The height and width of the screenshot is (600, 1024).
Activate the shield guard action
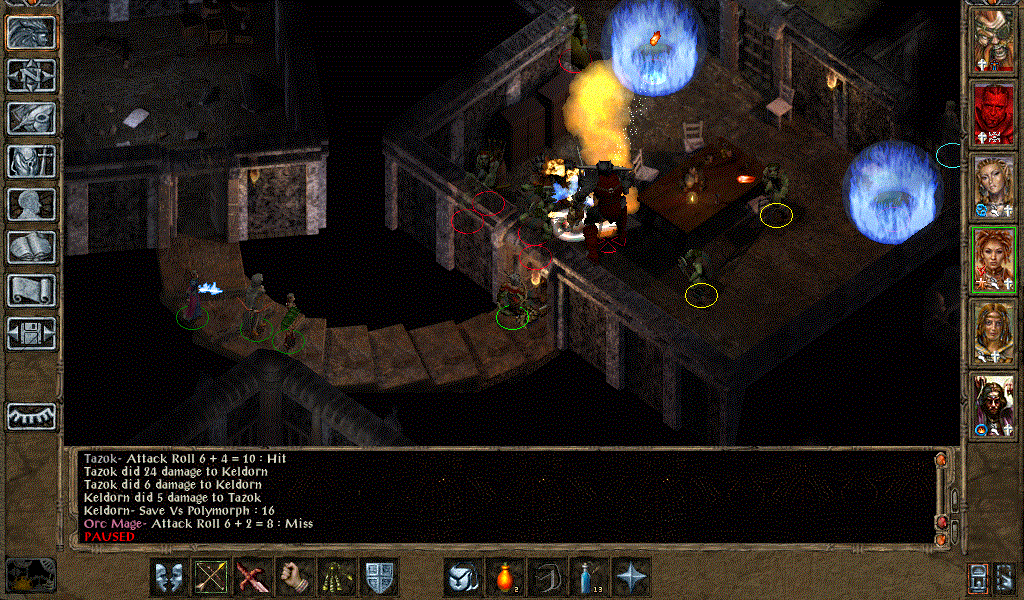click(x=380, y=577)
